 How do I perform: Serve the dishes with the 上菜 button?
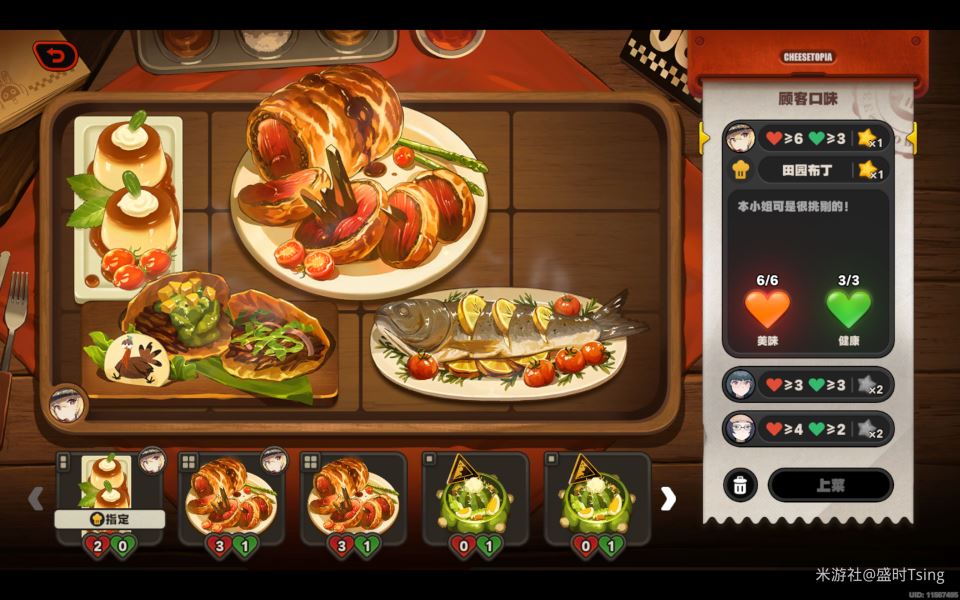(830, 485)
